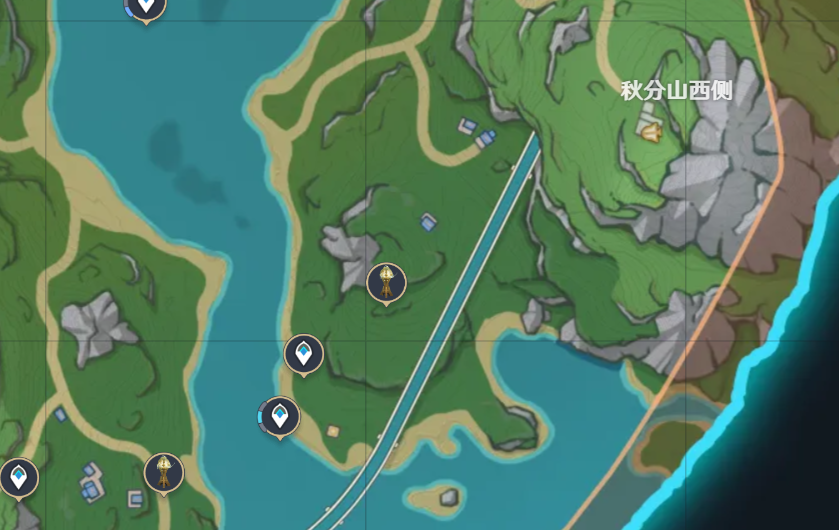Select the waypoint with the blue progress ring on the beach
839x530 pixels.
[280, 415]
